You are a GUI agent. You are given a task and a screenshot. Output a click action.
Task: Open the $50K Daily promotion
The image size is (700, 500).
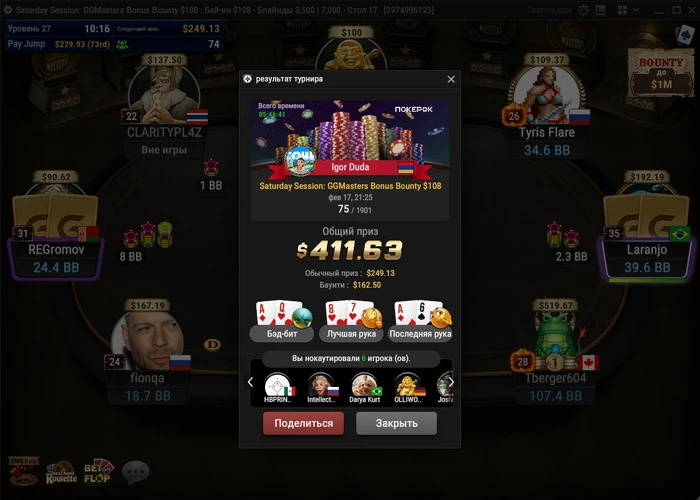22,472
